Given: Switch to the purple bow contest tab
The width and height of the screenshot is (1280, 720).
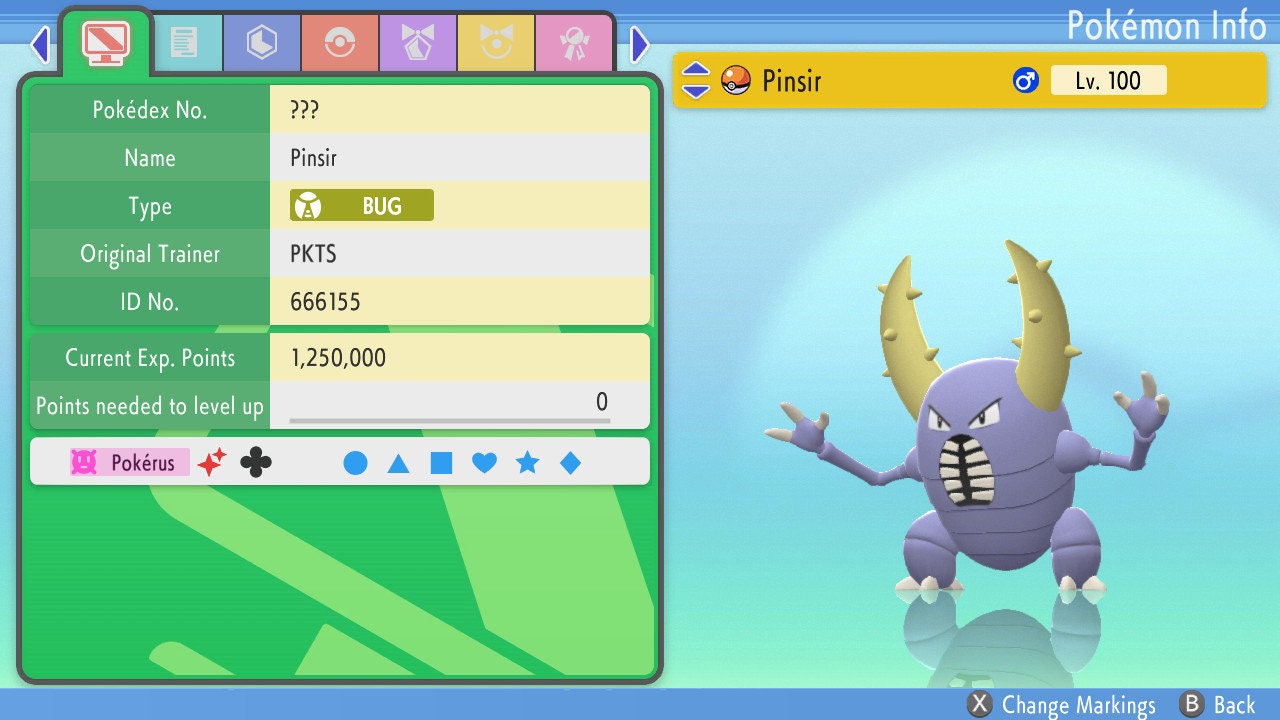Looking at the screenshot, I should 417,43.
